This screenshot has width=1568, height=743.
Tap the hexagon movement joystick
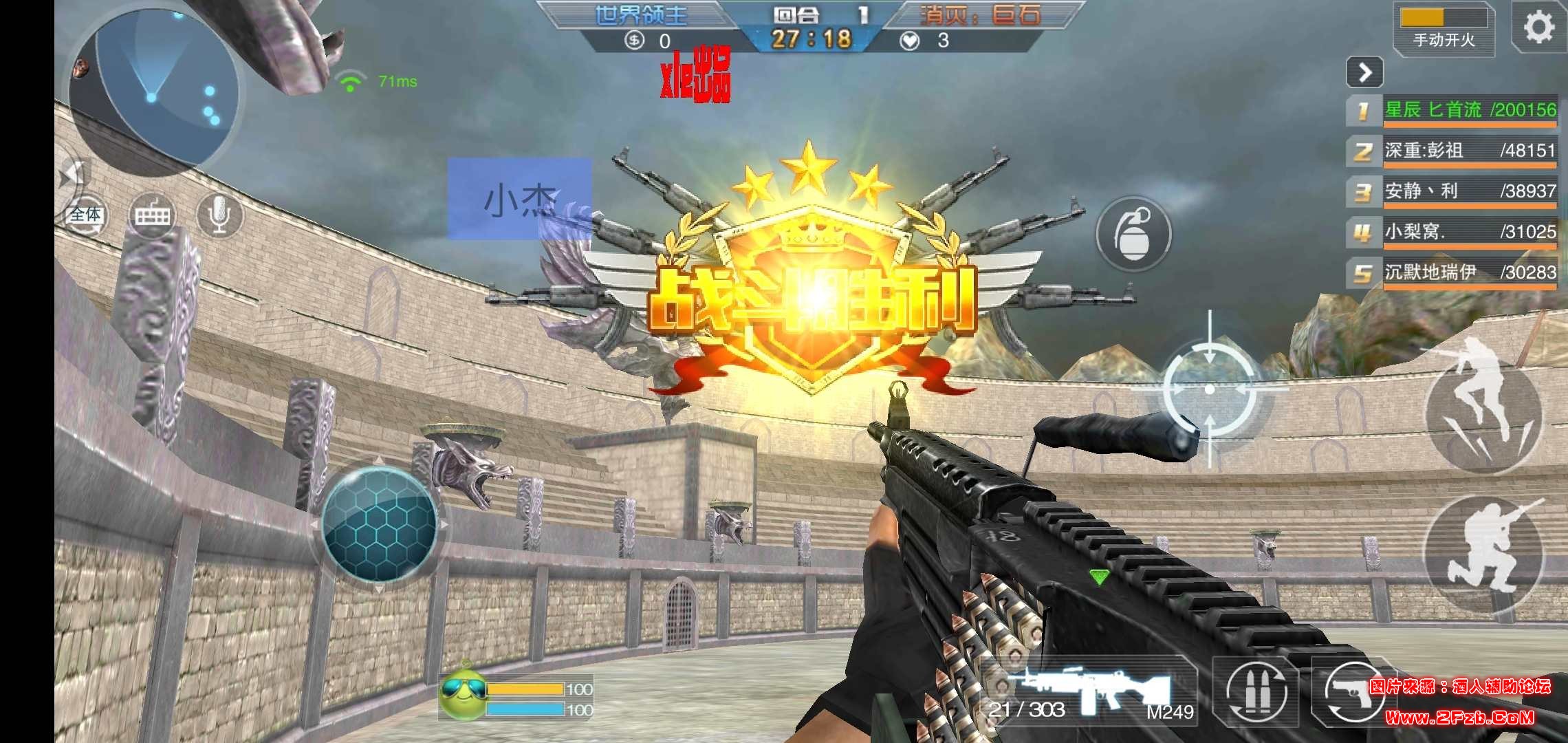pyautogui.click(x=379, y=524)
